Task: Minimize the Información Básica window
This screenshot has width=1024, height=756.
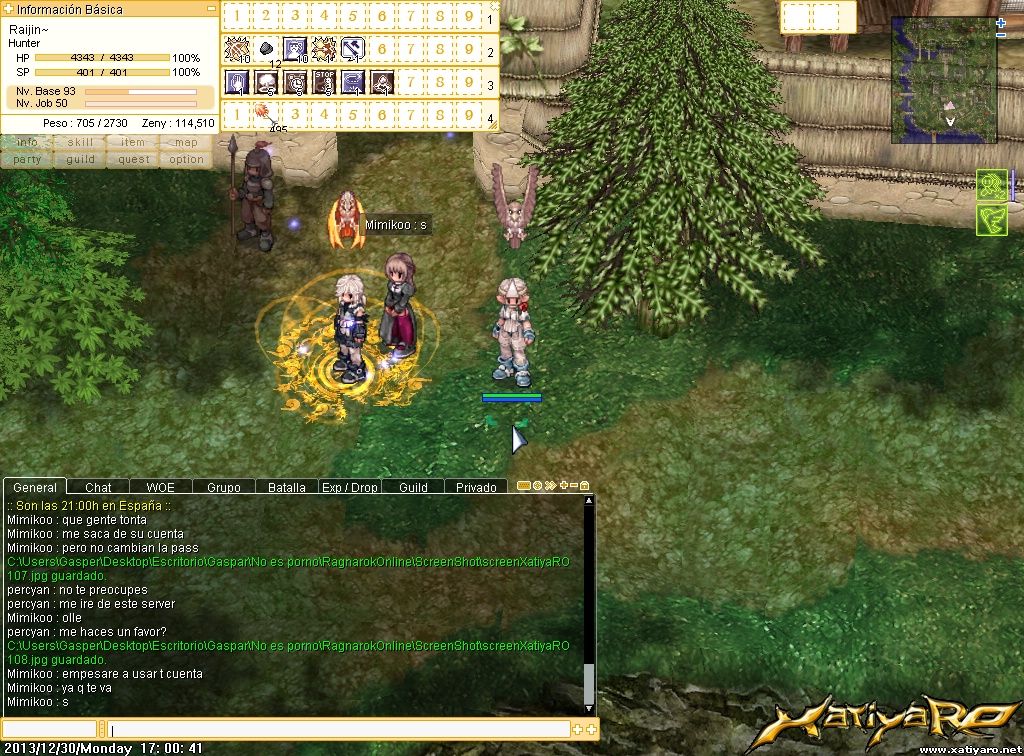Action: [x=210, y=9]
